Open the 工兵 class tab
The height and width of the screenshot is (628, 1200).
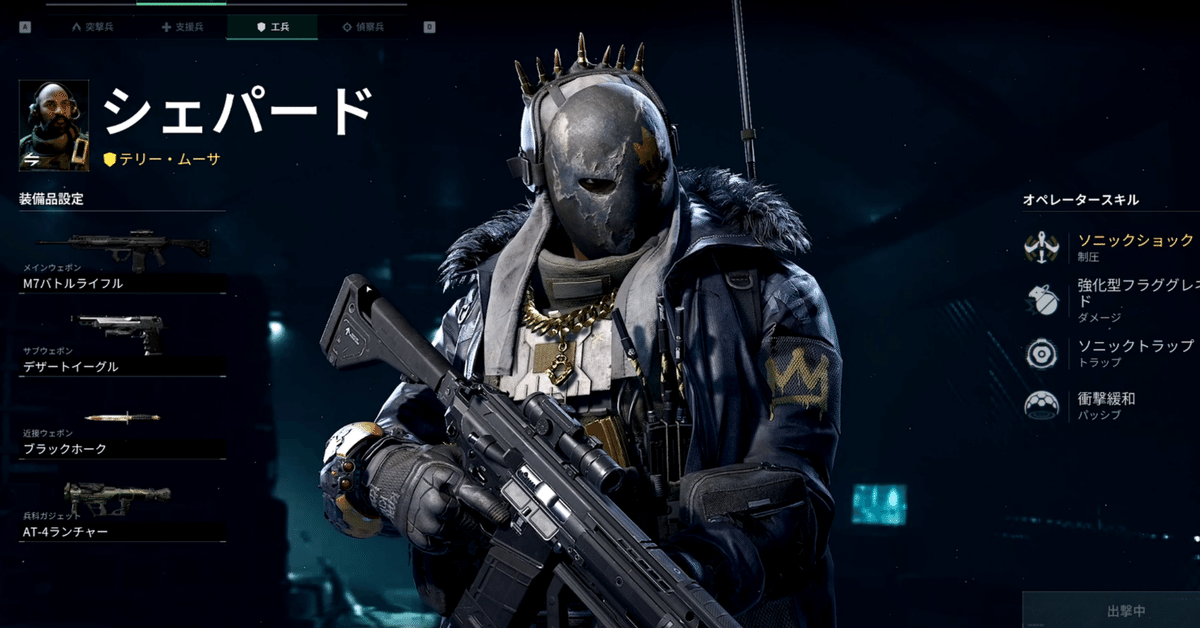pyautogui.click(x=272, y=27)
